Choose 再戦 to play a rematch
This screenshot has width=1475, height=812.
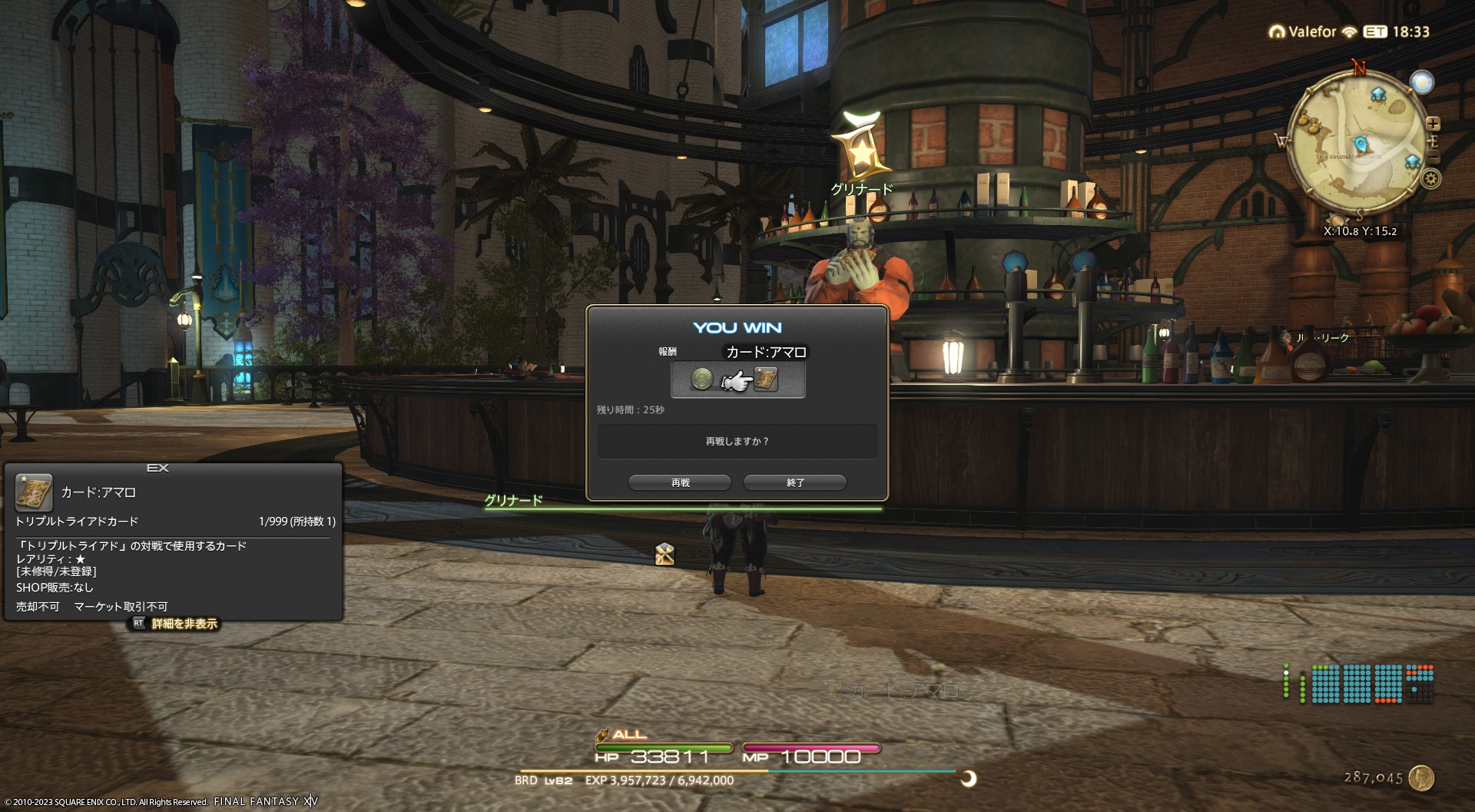tap(680, 482)
